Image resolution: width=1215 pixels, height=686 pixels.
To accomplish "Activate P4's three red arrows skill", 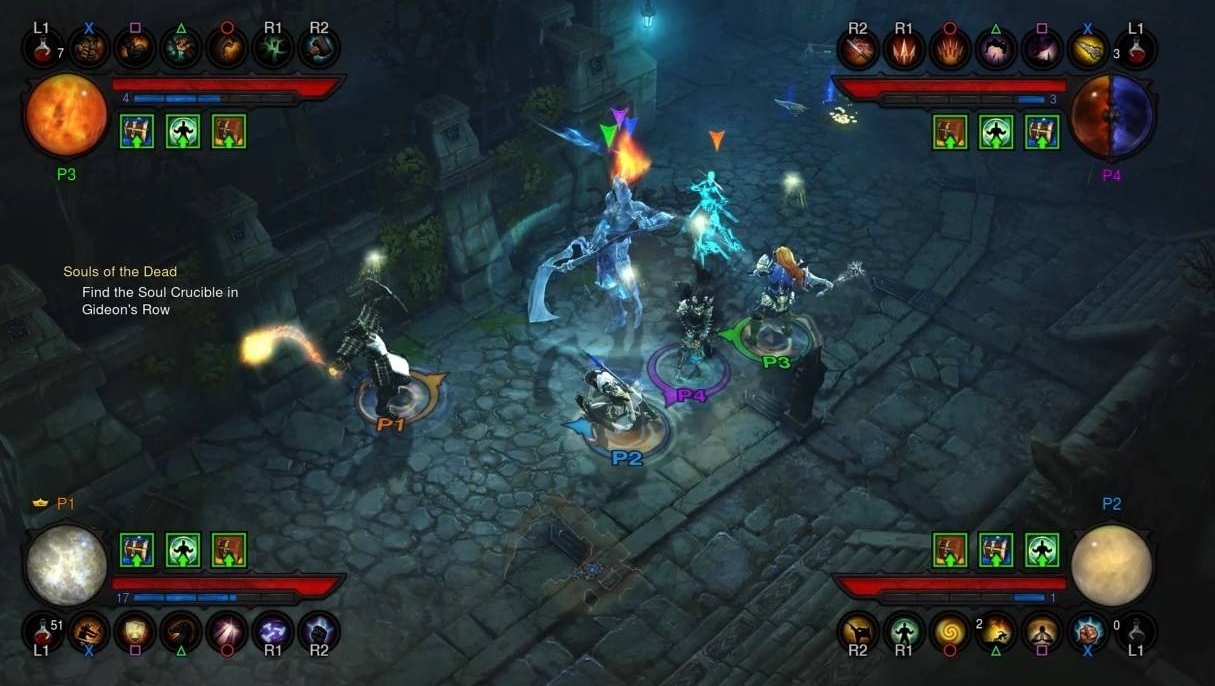I will point(903,48).
